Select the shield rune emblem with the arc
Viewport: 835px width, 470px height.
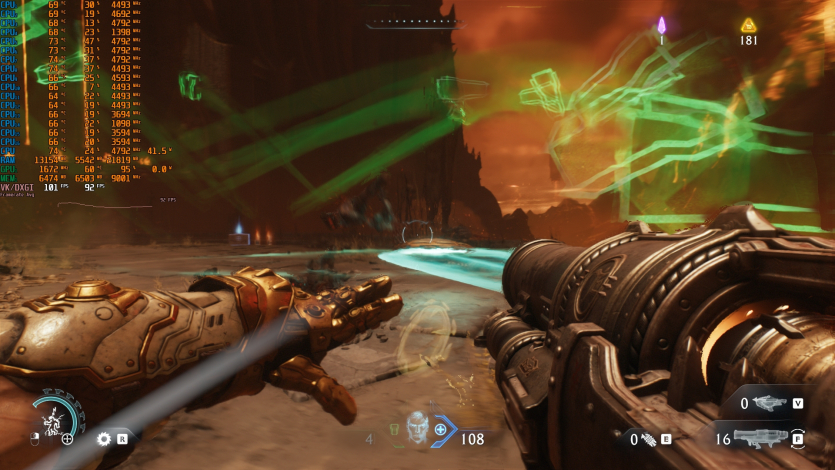52,418
